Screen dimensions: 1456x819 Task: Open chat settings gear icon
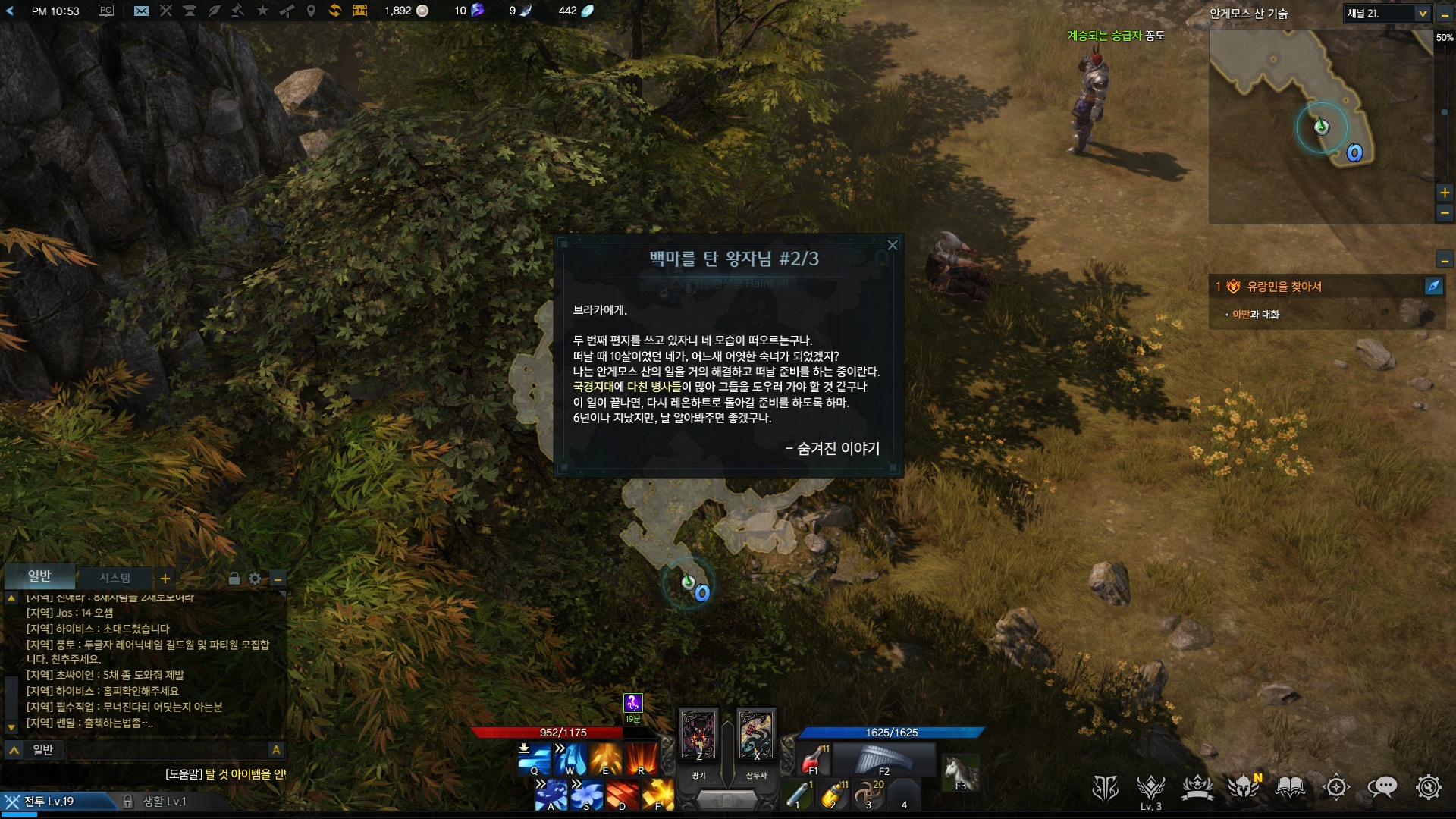(x=255, y=579)
